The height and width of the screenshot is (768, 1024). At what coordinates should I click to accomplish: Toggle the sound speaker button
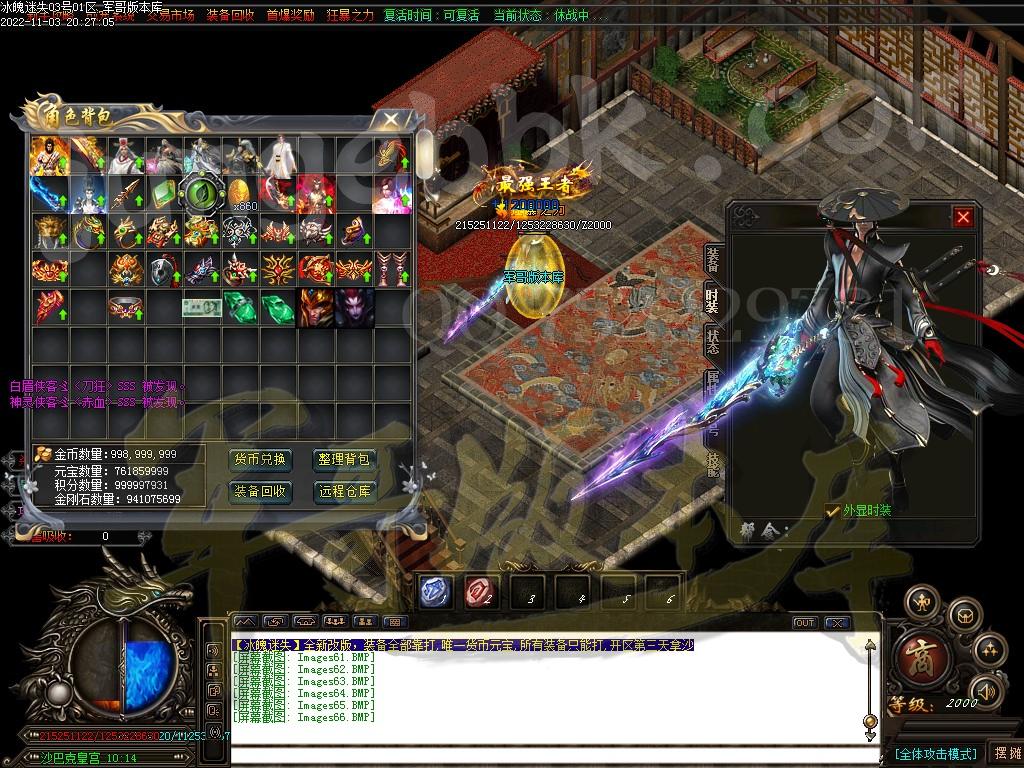(x=987, y=690)
